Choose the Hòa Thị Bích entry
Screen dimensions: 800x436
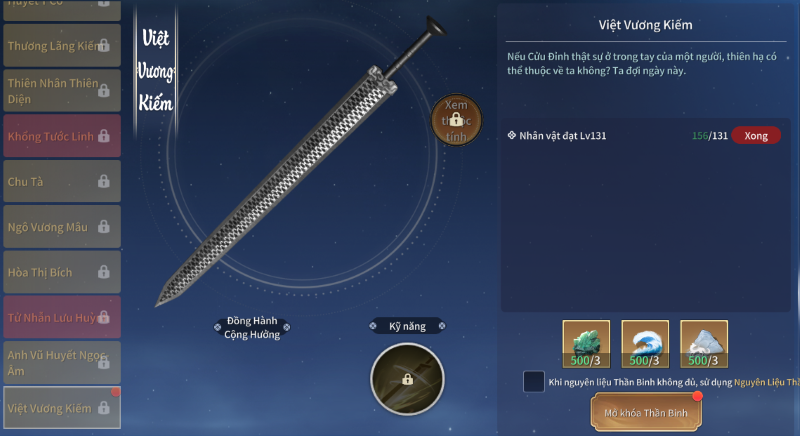(x=62, y=272)
